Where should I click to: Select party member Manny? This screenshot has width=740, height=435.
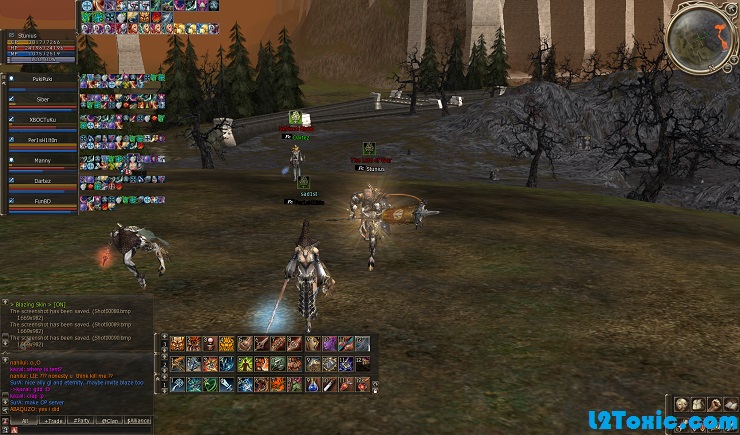coord(41,159)
